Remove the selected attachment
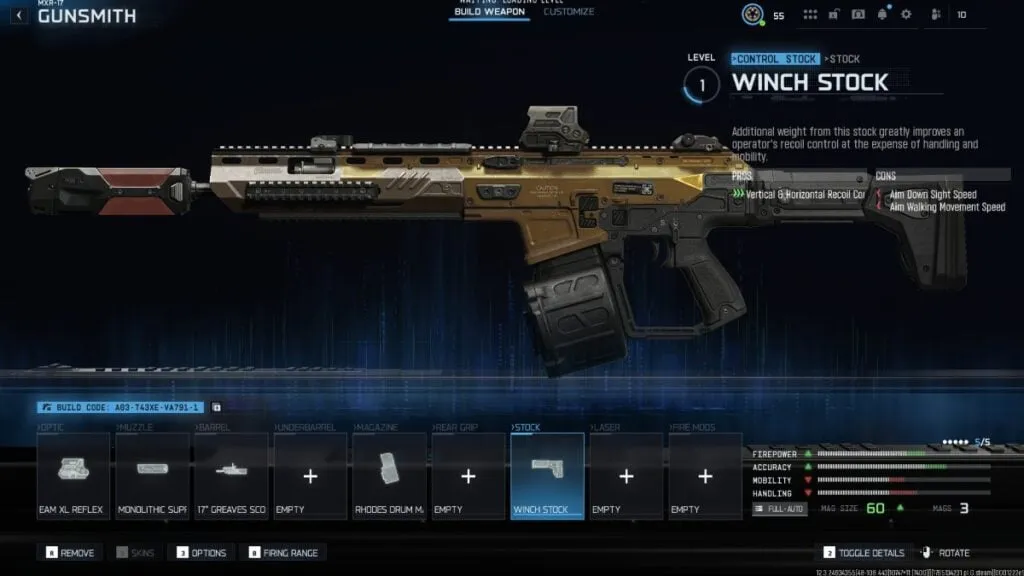This screenshot has height=576, width=1024. click(x=70, y=553)
